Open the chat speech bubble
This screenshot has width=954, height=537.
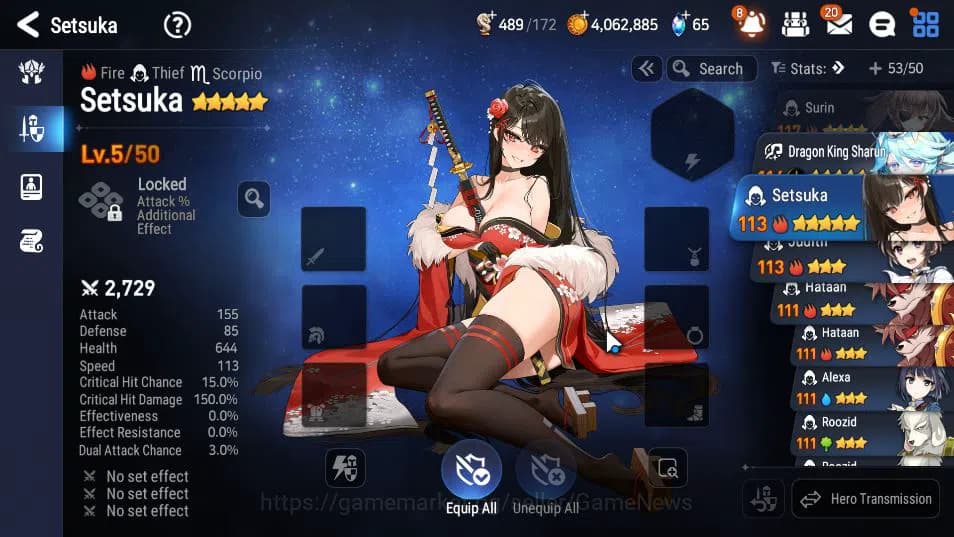click(881, 24)
